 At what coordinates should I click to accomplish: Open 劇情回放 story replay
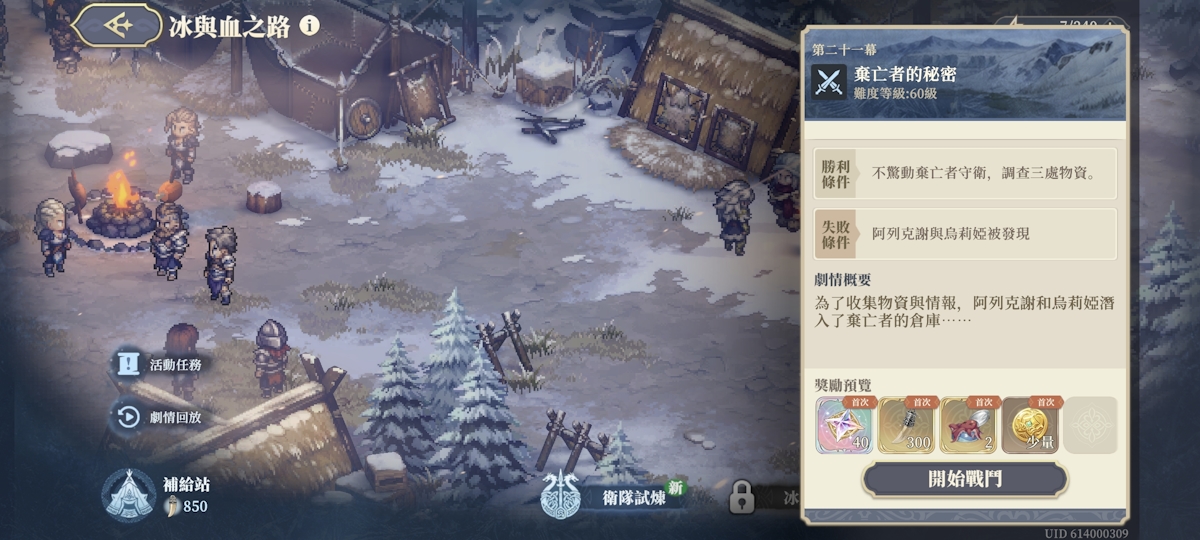pyautogui.click(x=160, y=417)
